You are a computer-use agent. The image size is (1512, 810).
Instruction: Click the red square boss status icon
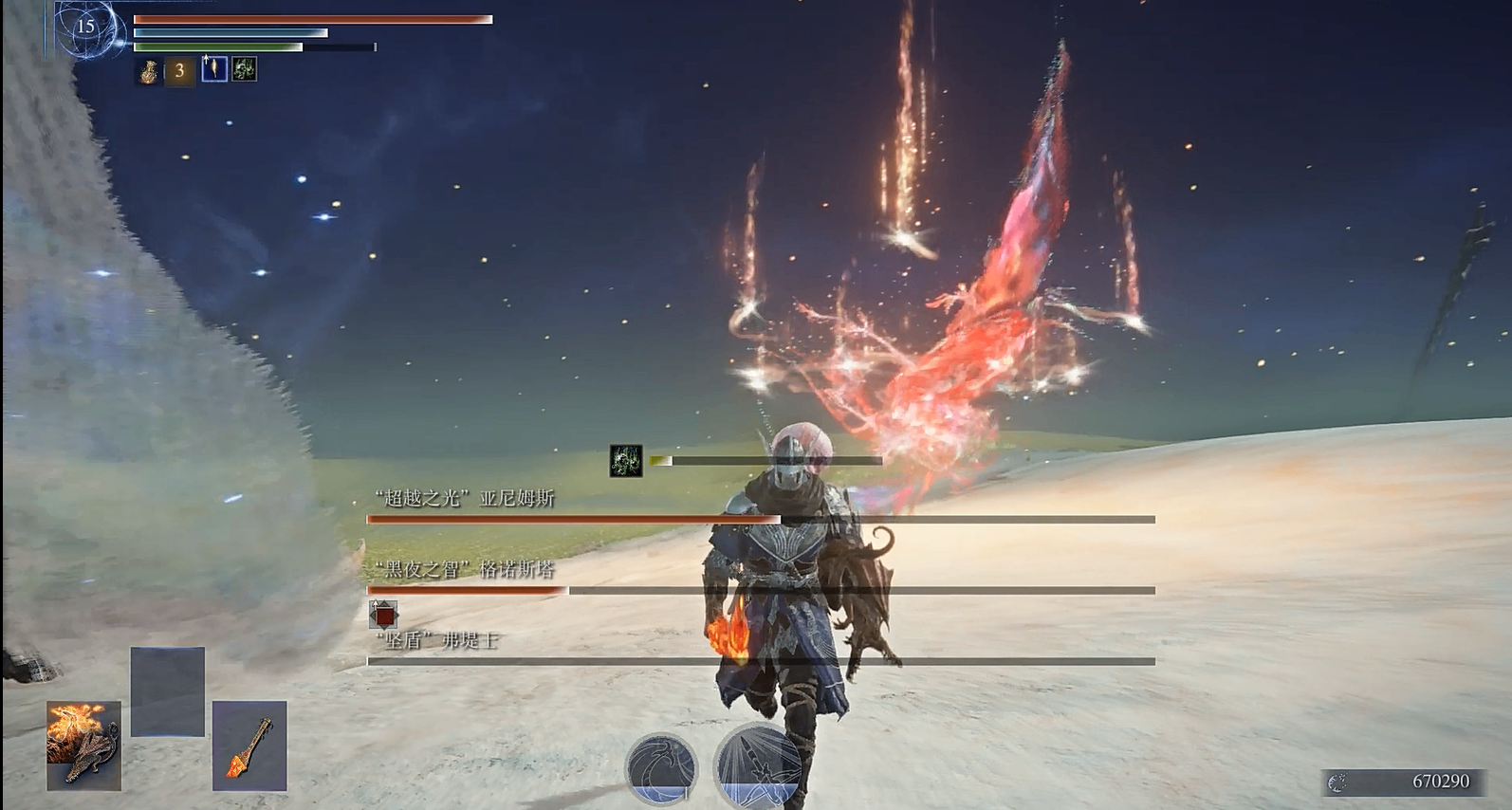(x=383, y=616)
